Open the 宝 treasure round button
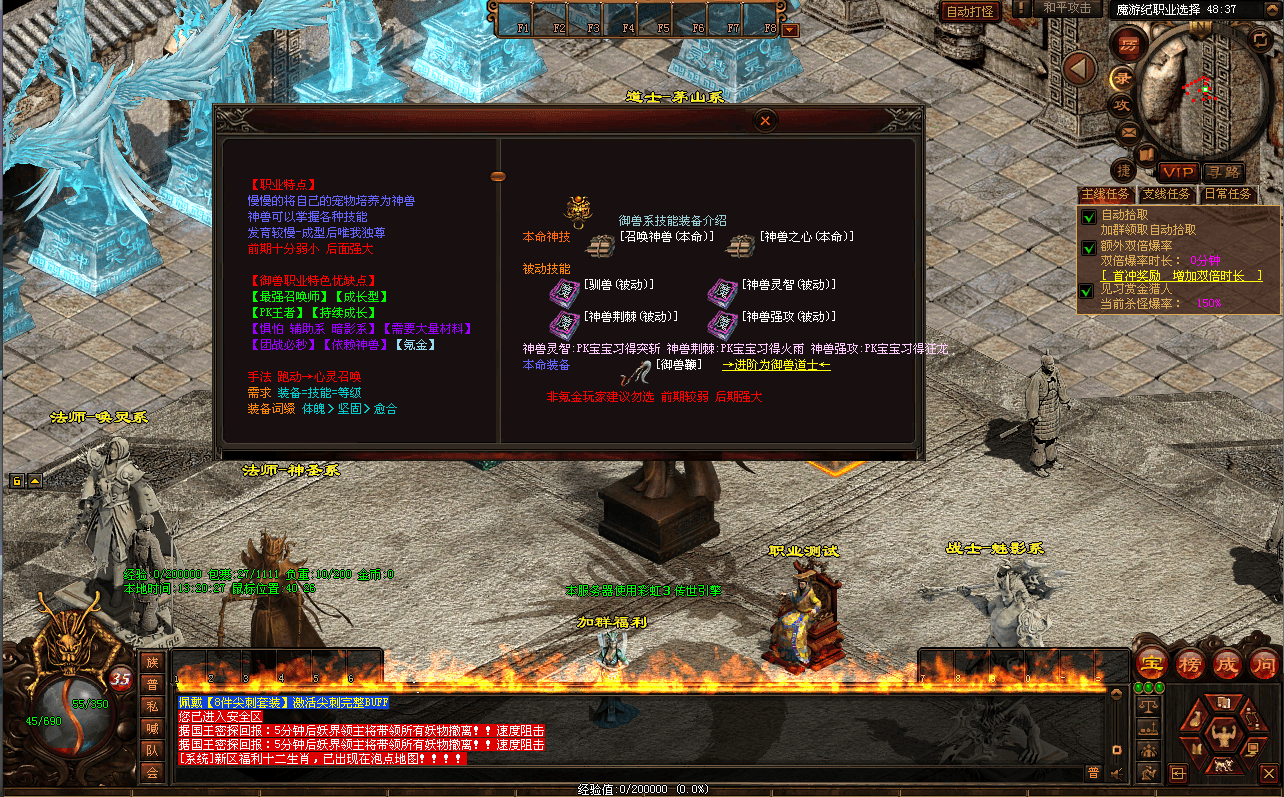 click(x=1151, y=662)
